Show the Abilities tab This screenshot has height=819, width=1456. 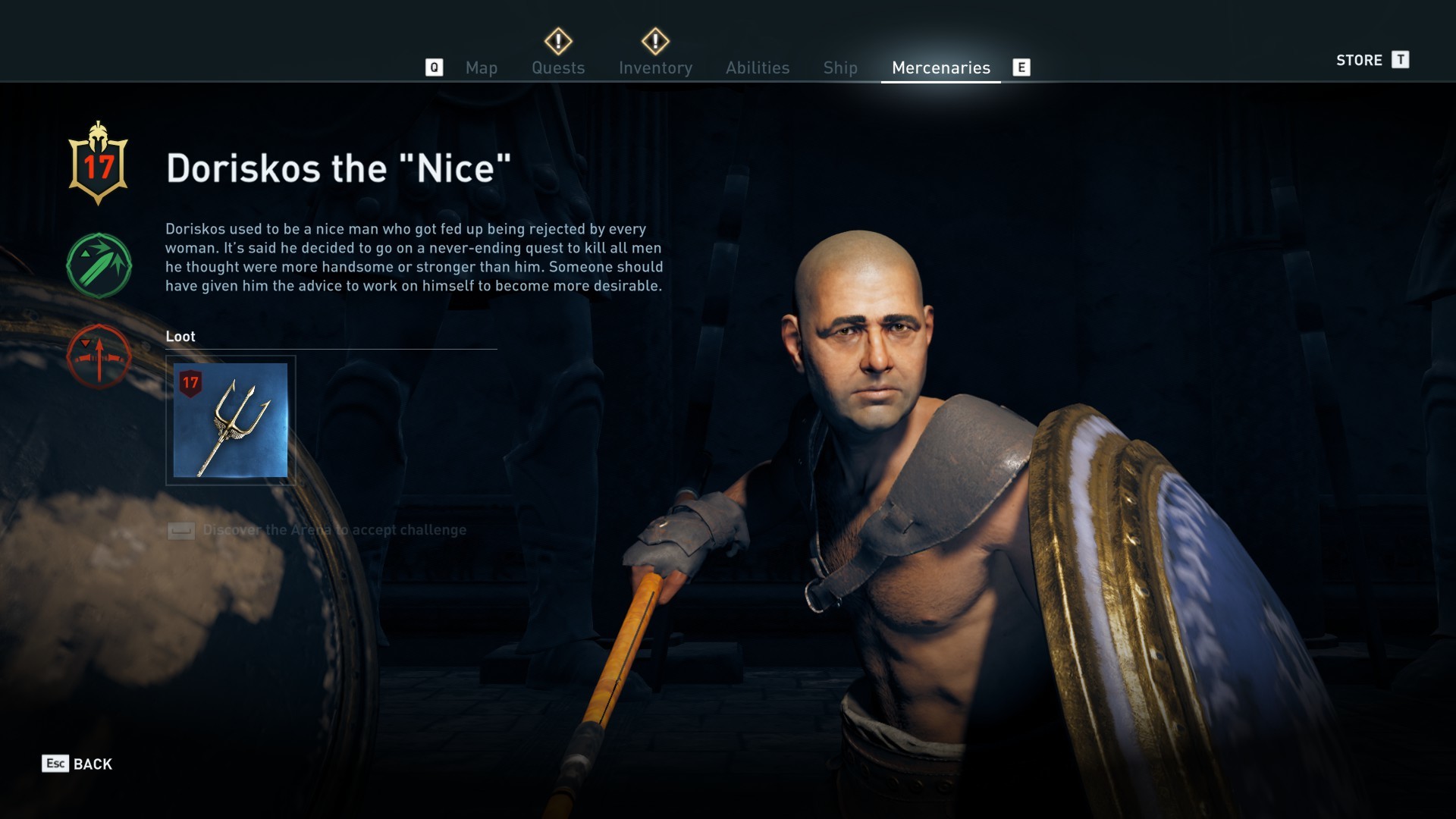757,67
